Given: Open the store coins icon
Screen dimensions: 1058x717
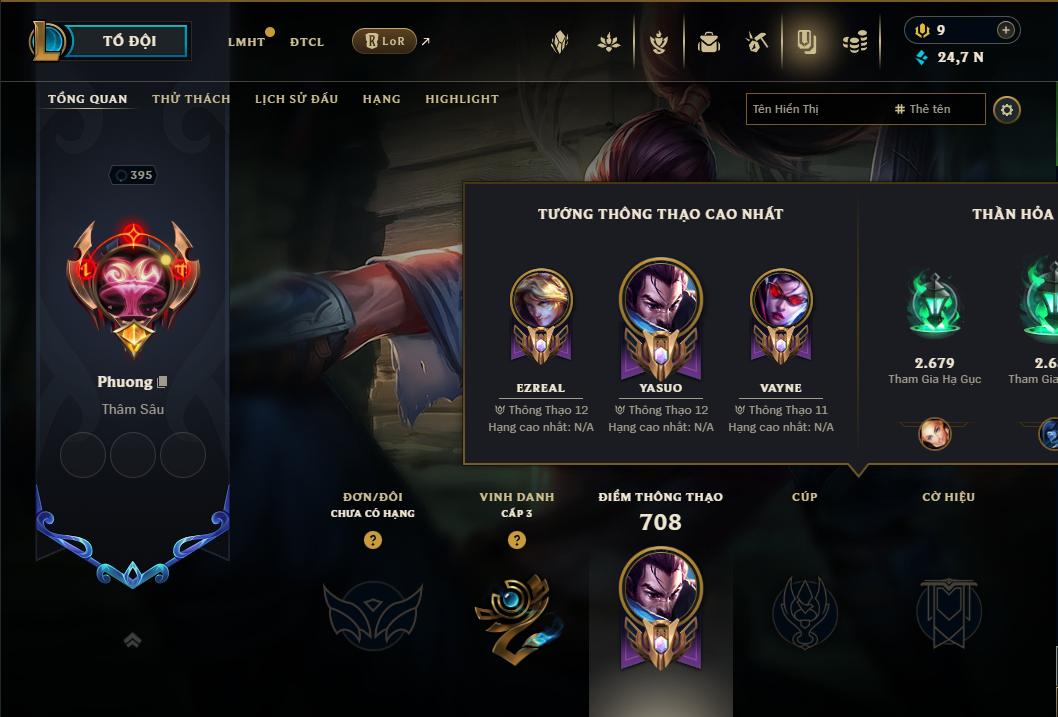Looking at the screenshot, I should [854, 42].
